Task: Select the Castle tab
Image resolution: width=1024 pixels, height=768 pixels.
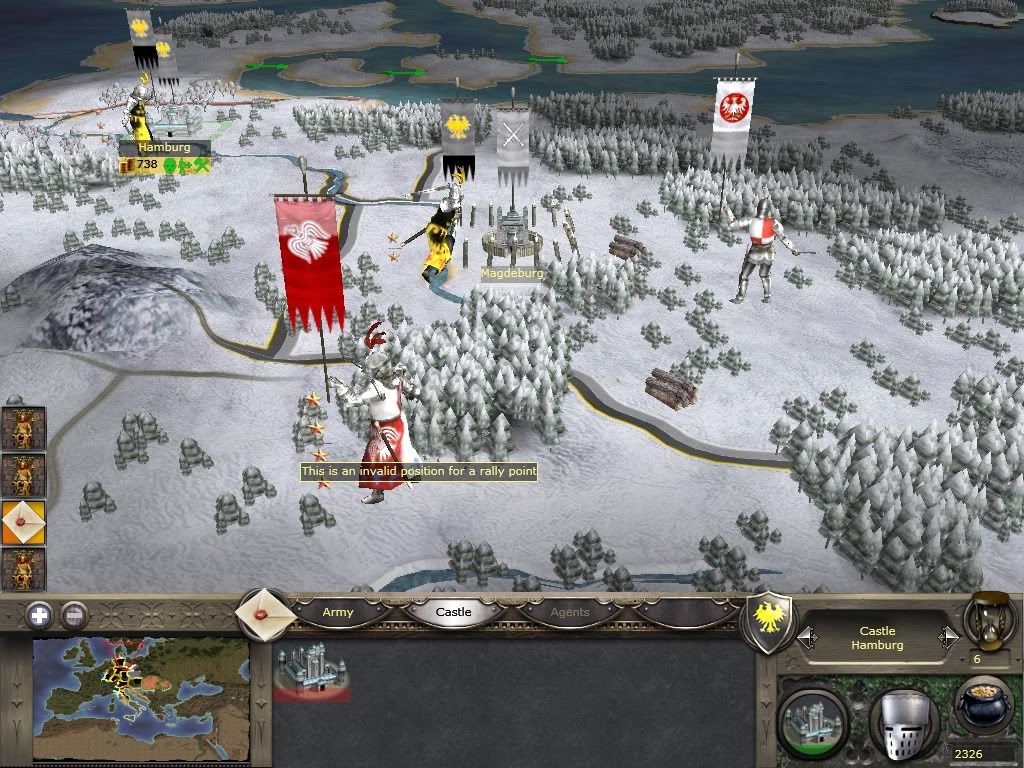Action: pyautogui.click(x=453, y=612)
